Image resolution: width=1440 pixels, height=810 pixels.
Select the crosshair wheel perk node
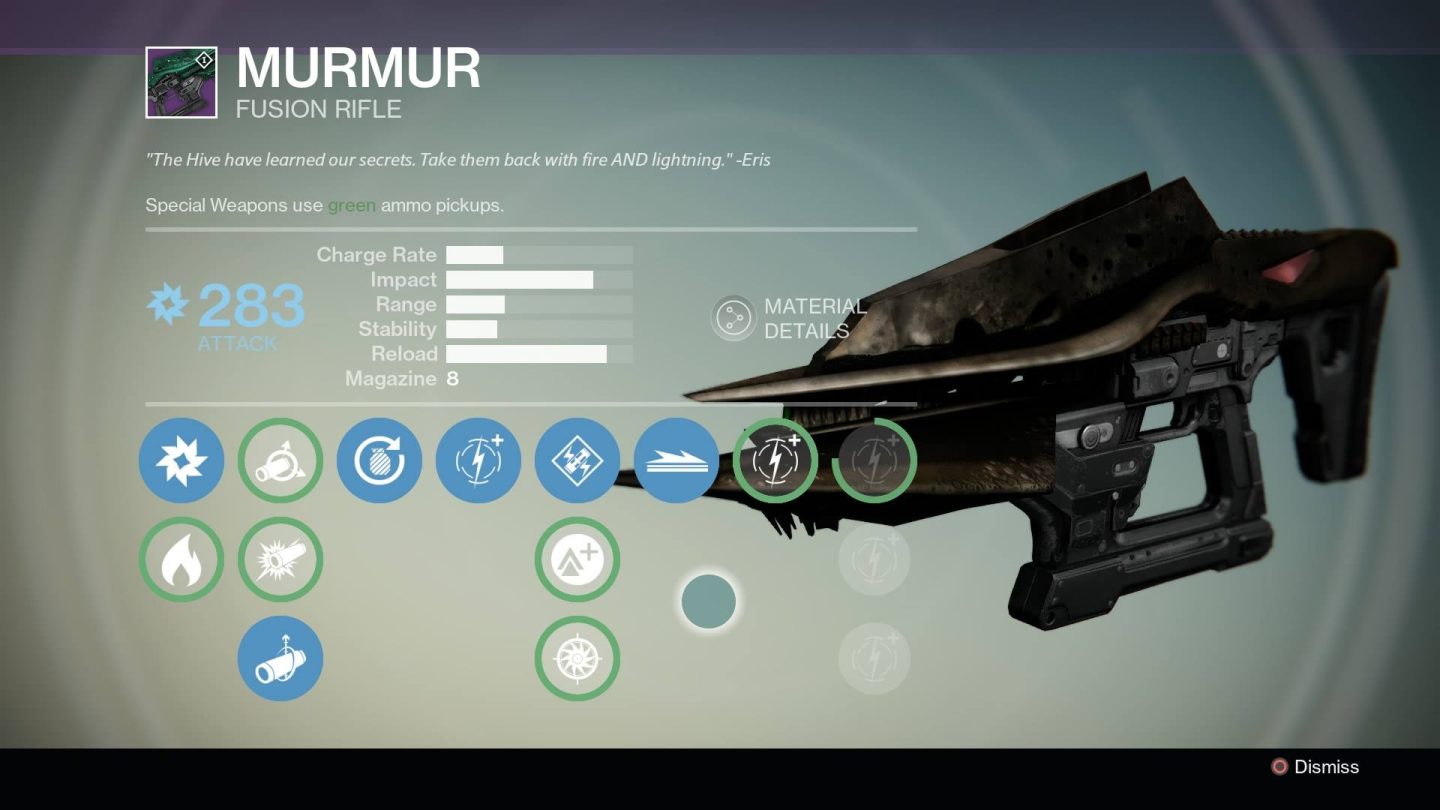pyautogui.click(x=577, y=658)
